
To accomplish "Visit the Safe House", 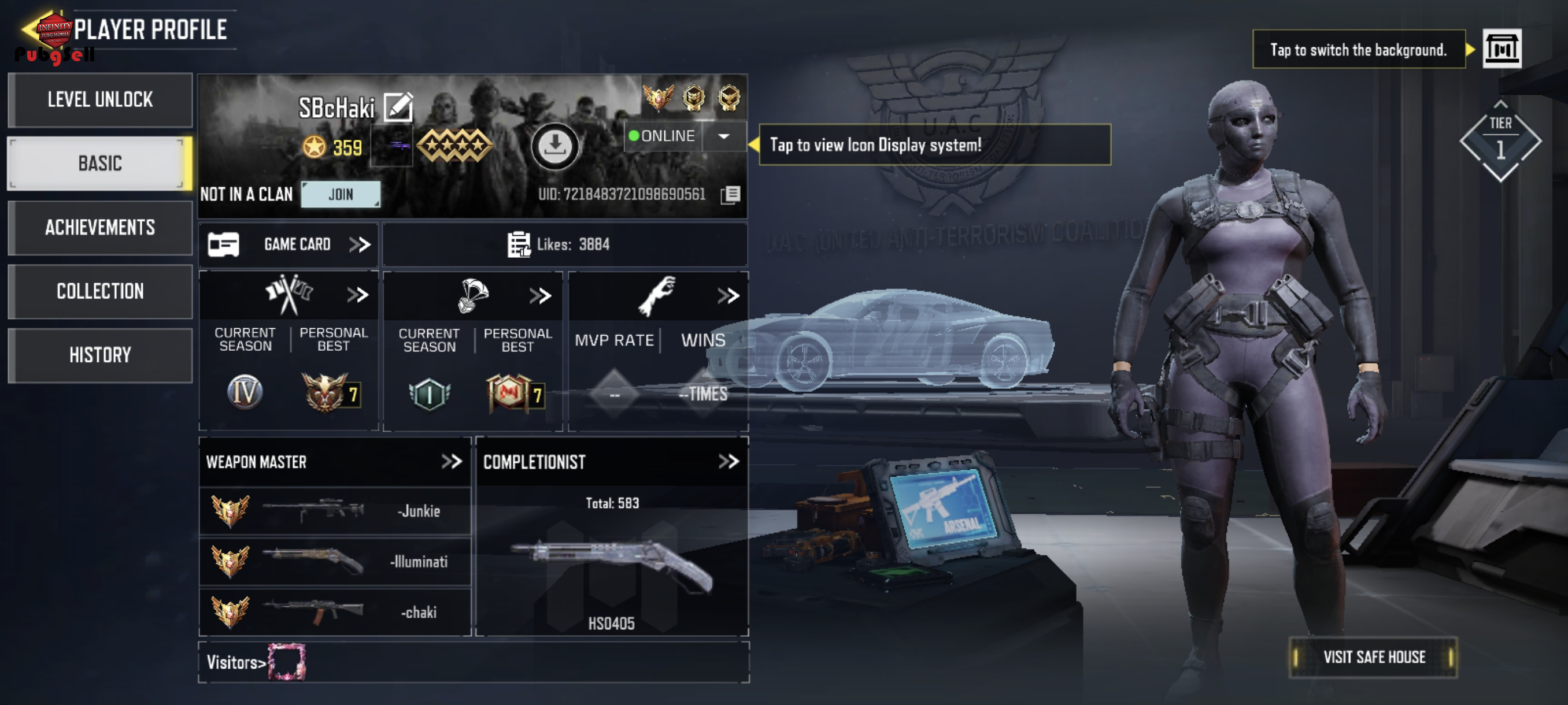I will pos(1373,657).
